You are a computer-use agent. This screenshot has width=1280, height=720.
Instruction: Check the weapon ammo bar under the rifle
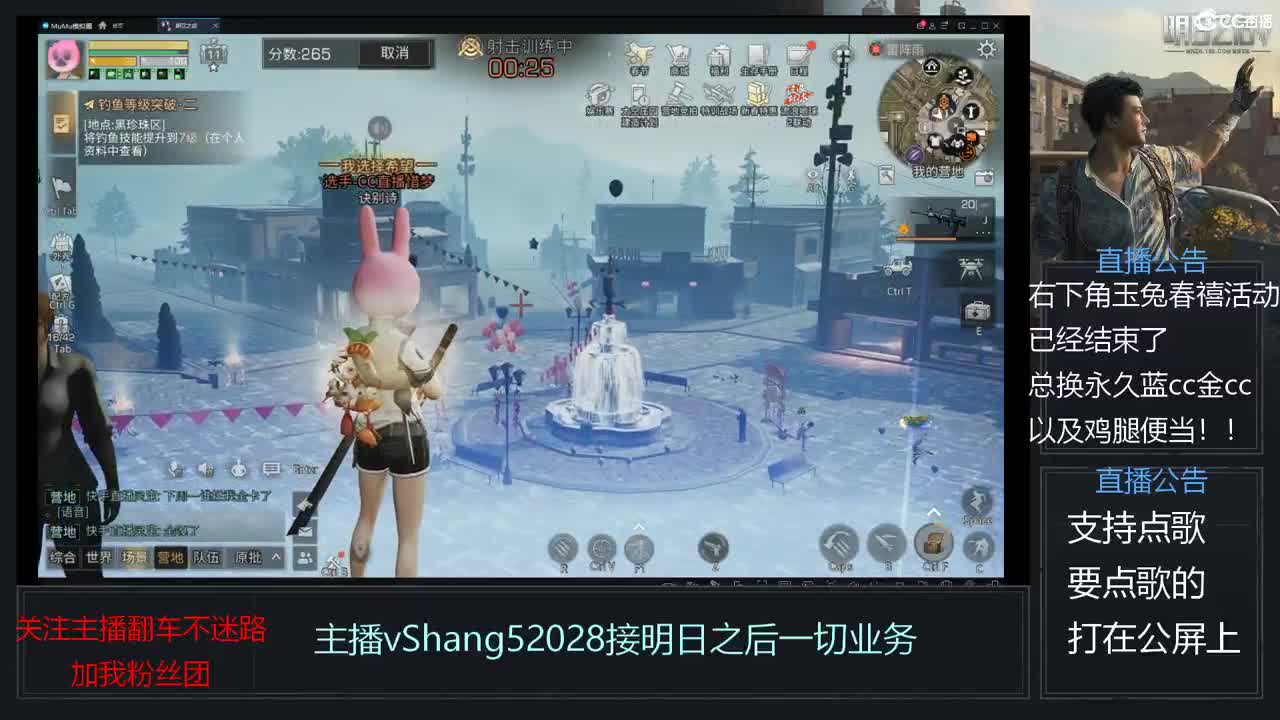point(926,239)
